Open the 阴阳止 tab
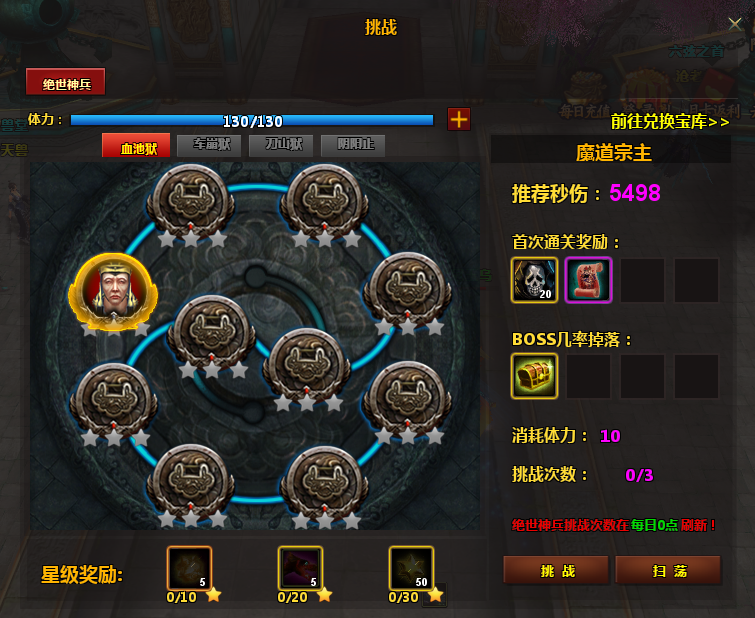This screenshot has width=755, height=618. 352,146
